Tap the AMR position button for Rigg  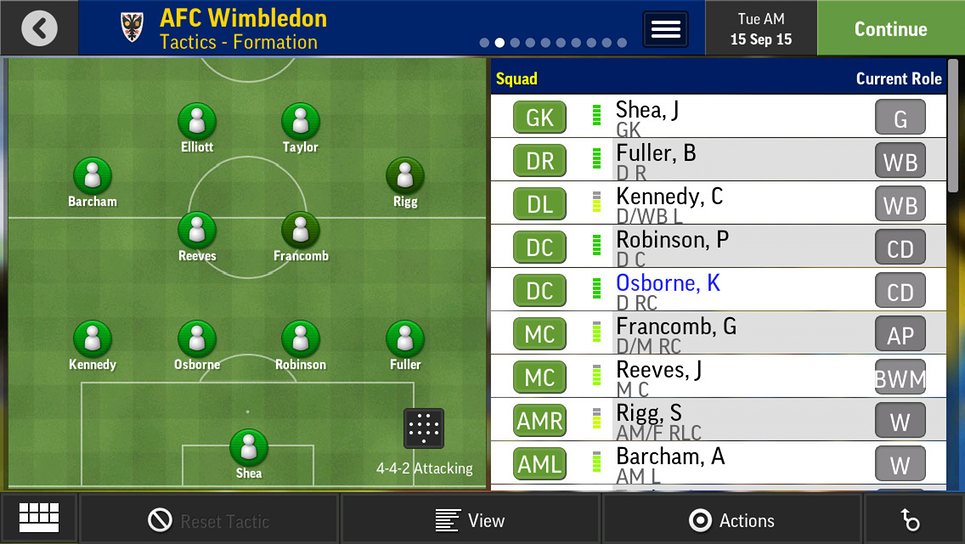point(540,421)
